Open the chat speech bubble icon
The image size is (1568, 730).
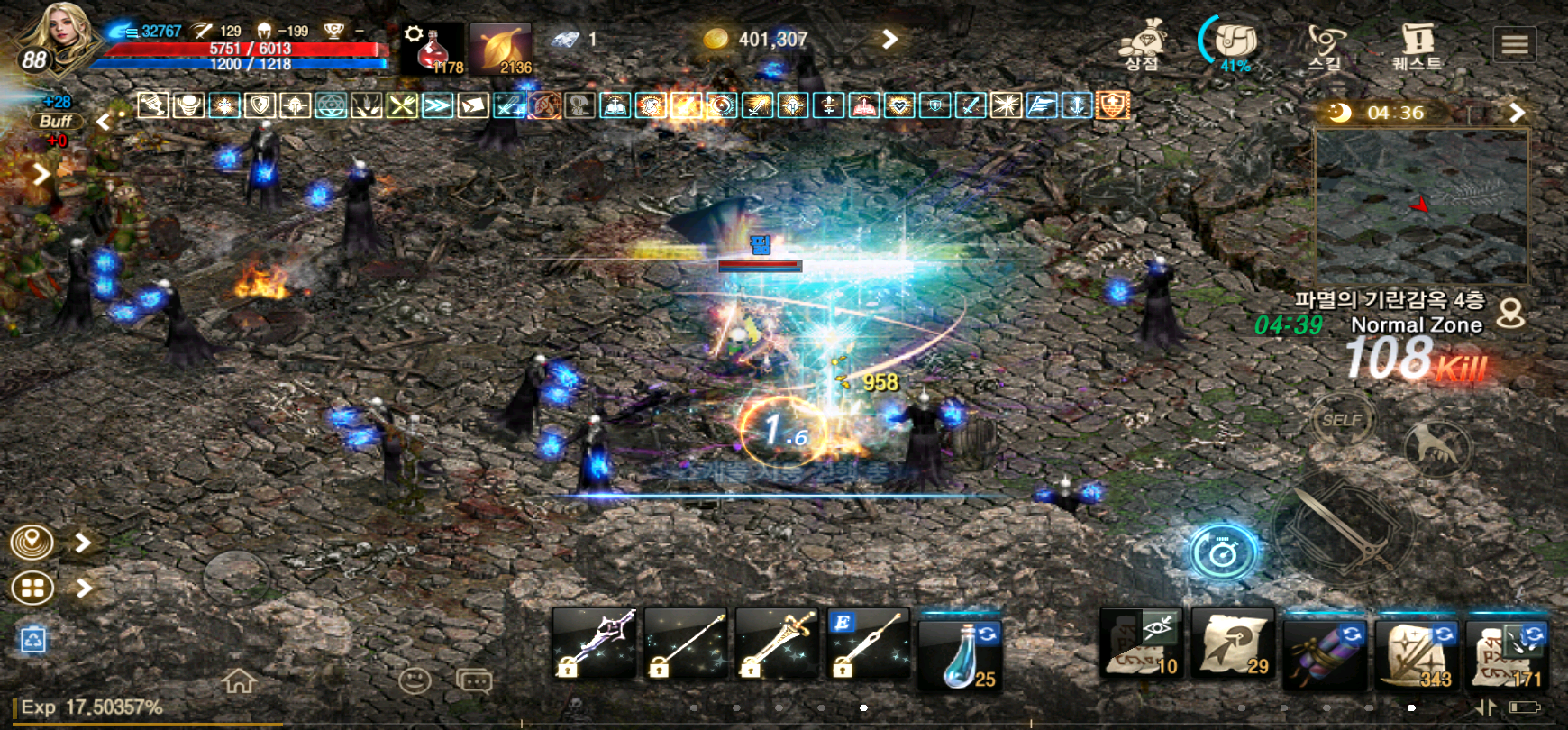tap(474, 680)
